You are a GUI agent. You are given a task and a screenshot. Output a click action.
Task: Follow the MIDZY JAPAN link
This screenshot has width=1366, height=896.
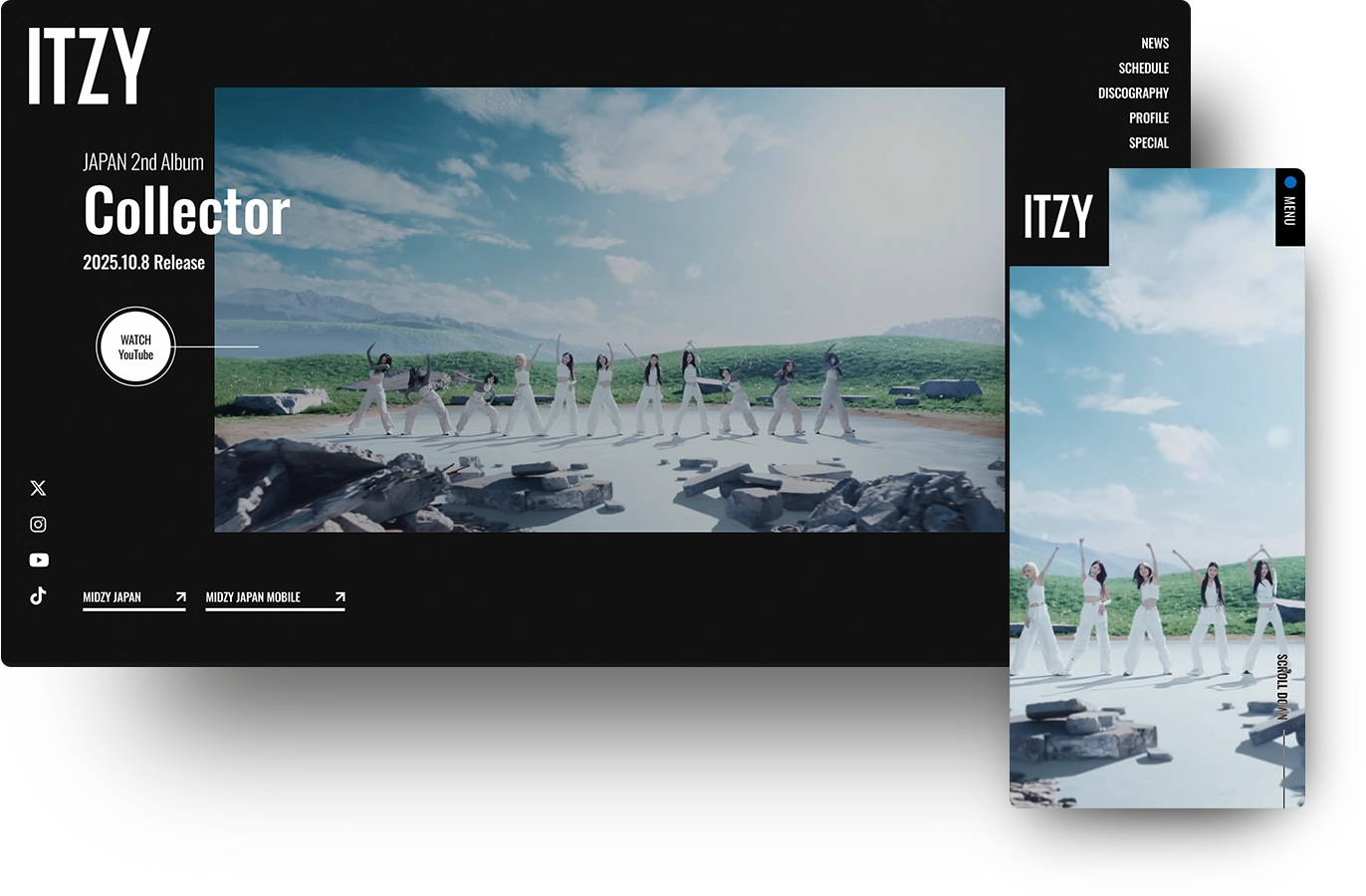(114, 597)
